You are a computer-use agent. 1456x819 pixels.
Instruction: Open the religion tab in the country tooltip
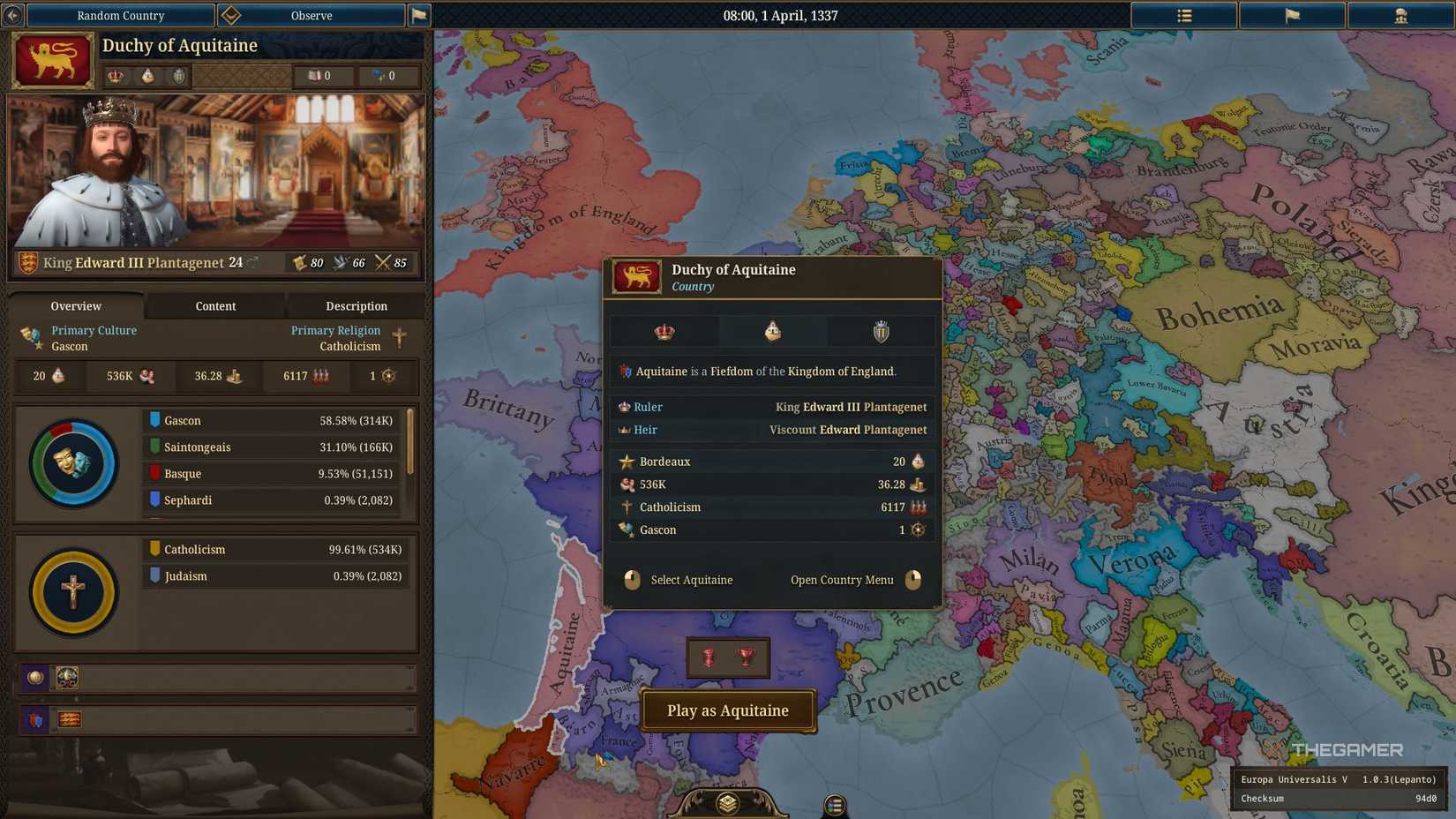772,331
